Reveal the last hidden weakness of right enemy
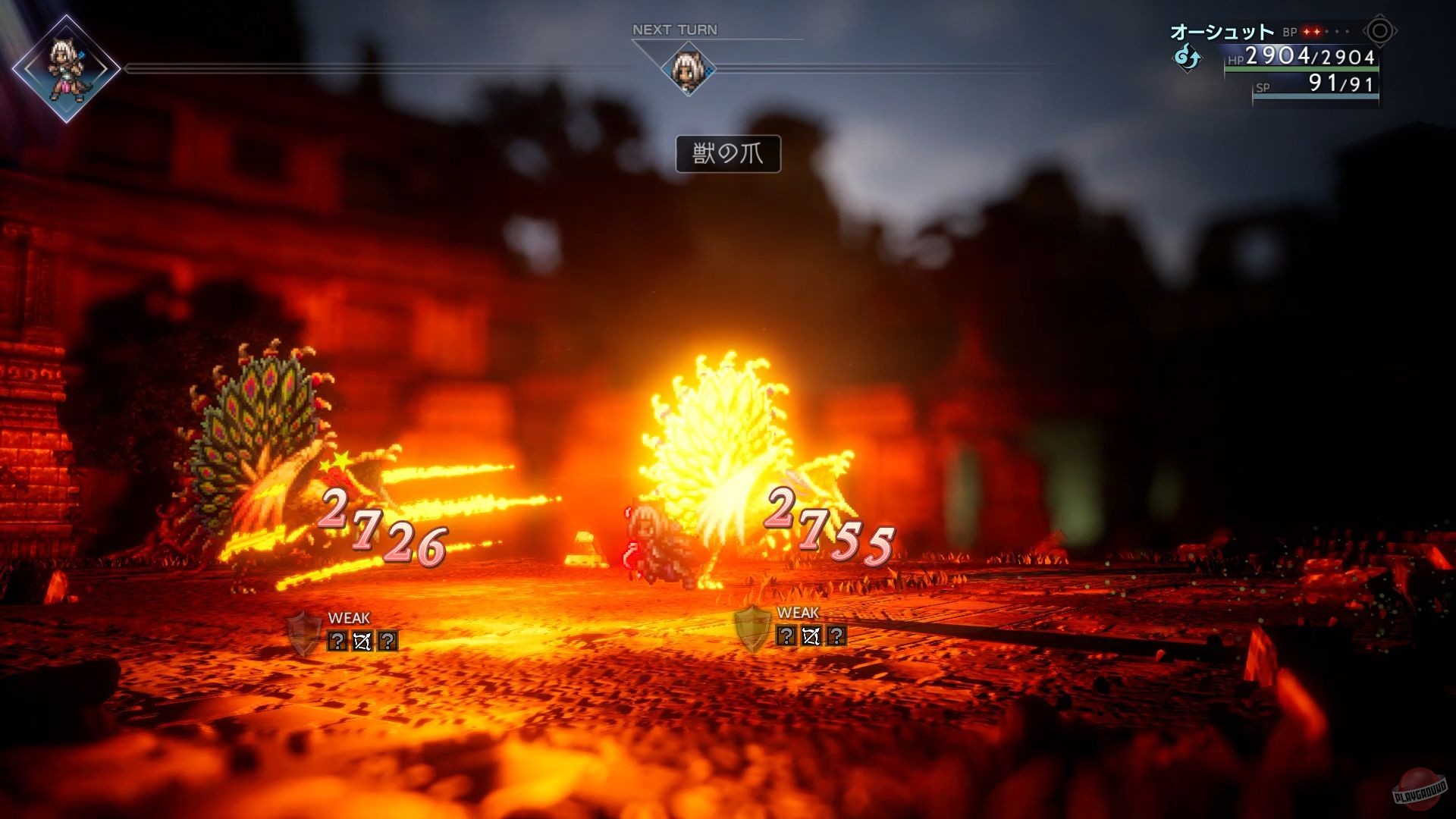This screenshot has width=1456, height=819. tap(836, 635)
